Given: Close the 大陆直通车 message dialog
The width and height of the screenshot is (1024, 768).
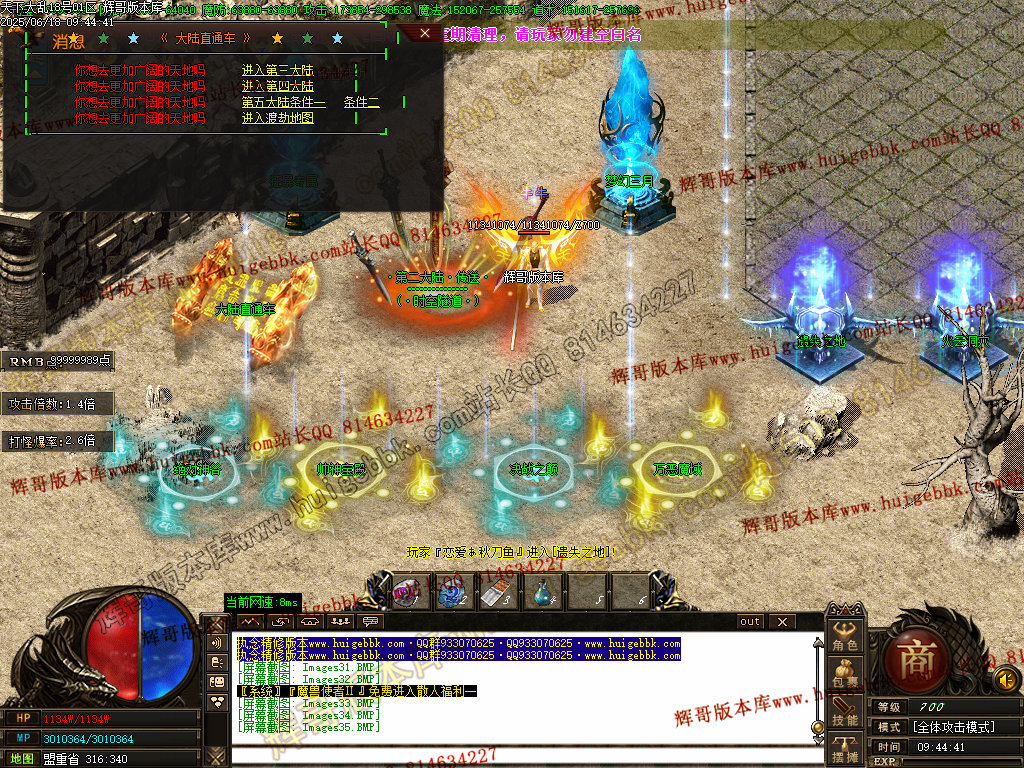Looking at the screenshot, I should click(x=425, y=33).
